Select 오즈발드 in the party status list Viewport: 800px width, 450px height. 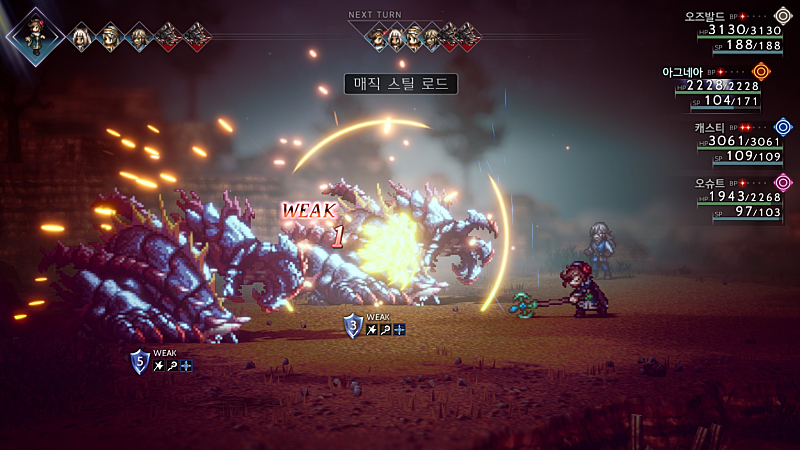(704, 17)
